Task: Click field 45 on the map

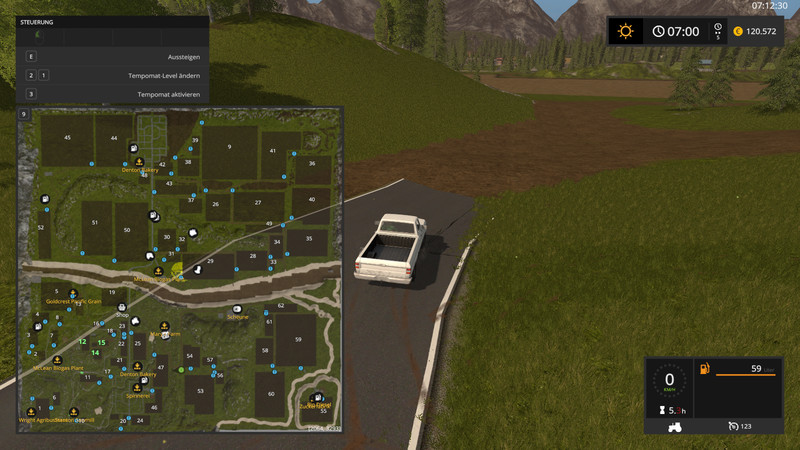Action: (67, 137)
